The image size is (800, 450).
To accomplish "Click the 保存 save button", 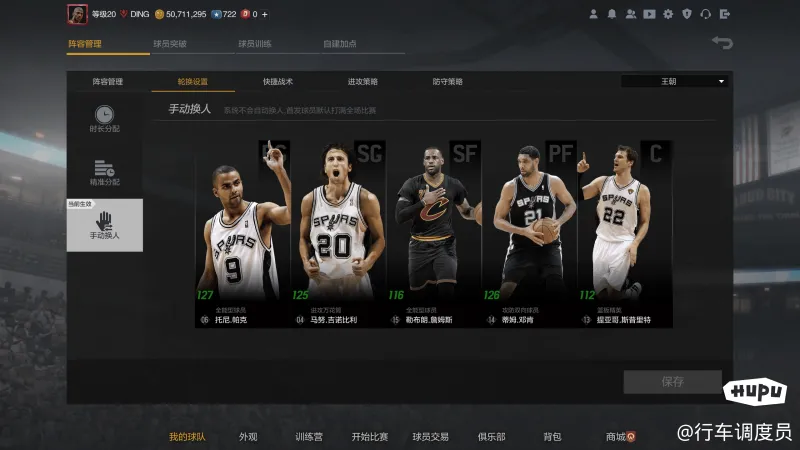I will 672,382.
